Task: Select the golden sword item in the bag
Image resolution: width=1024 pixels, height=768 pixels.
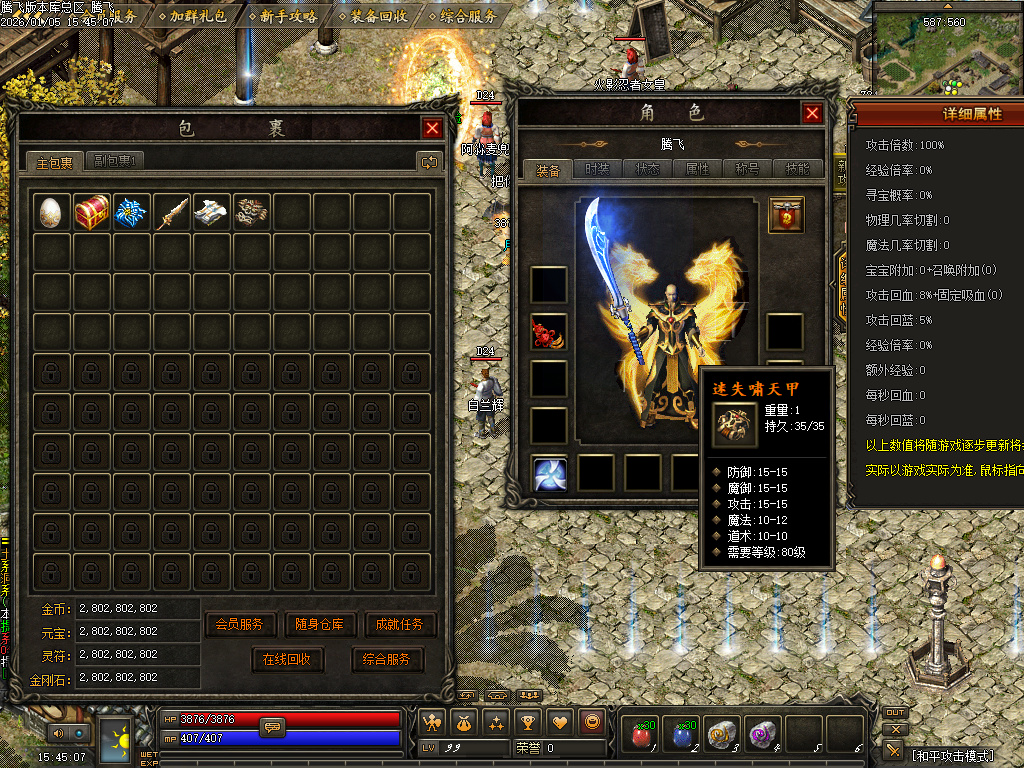Action: (x=172, y=212)
